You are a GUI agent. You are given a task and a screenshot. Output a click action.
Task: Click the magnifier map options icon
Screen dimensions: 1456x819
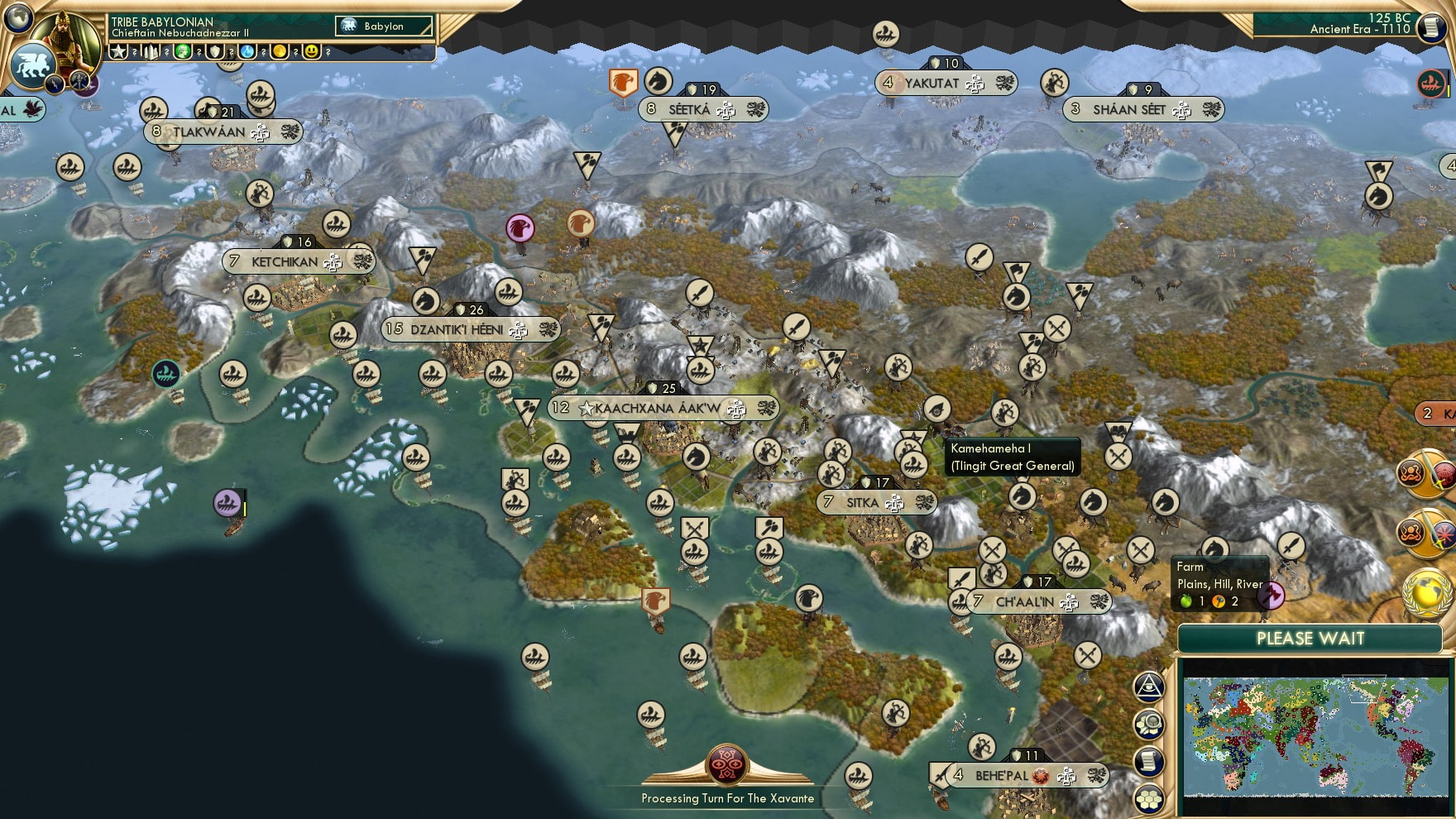click(1149, 726)
